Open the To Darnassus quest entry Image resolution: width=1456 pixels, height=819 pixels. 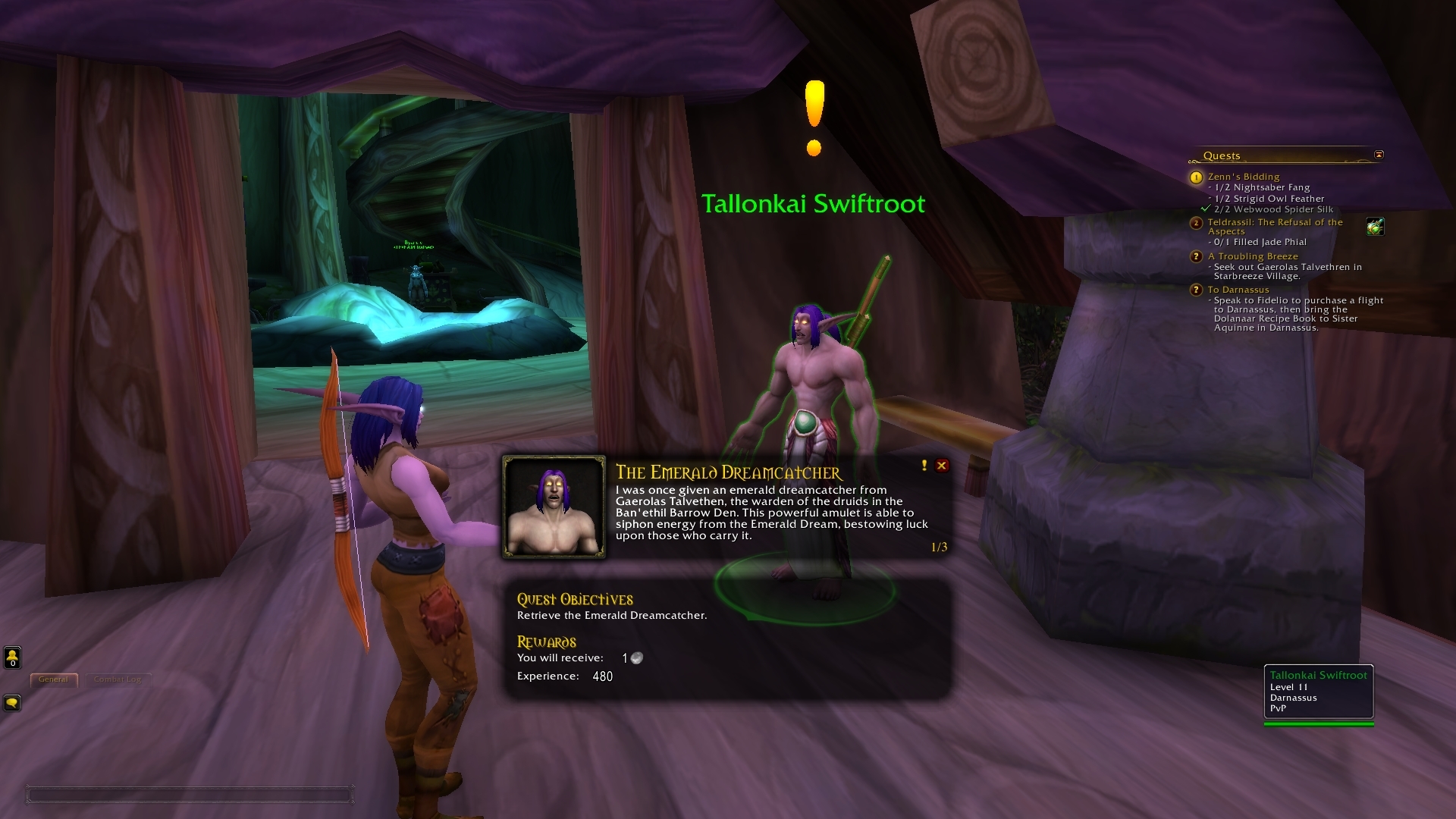point(1238,290)
